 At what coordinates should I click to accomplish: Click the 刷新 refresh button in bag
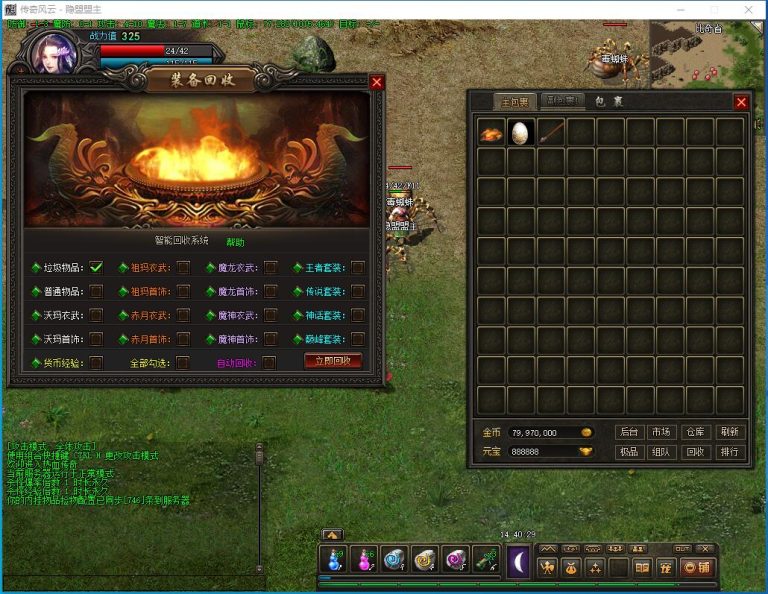(729, 432)
